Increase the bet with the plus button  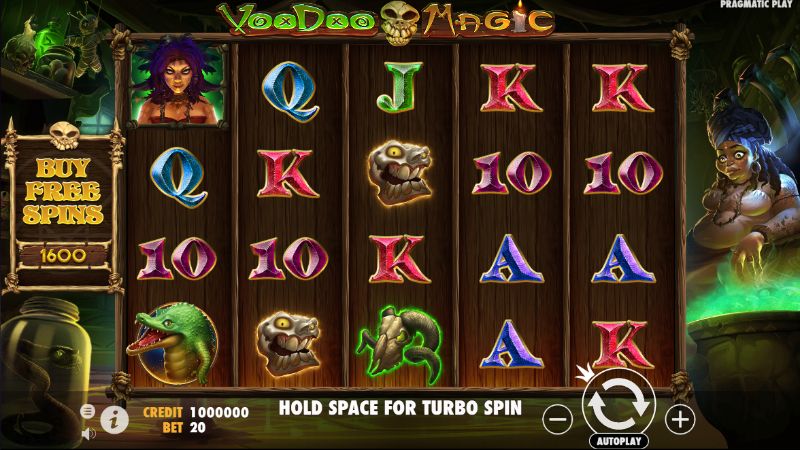click(680, 418)
